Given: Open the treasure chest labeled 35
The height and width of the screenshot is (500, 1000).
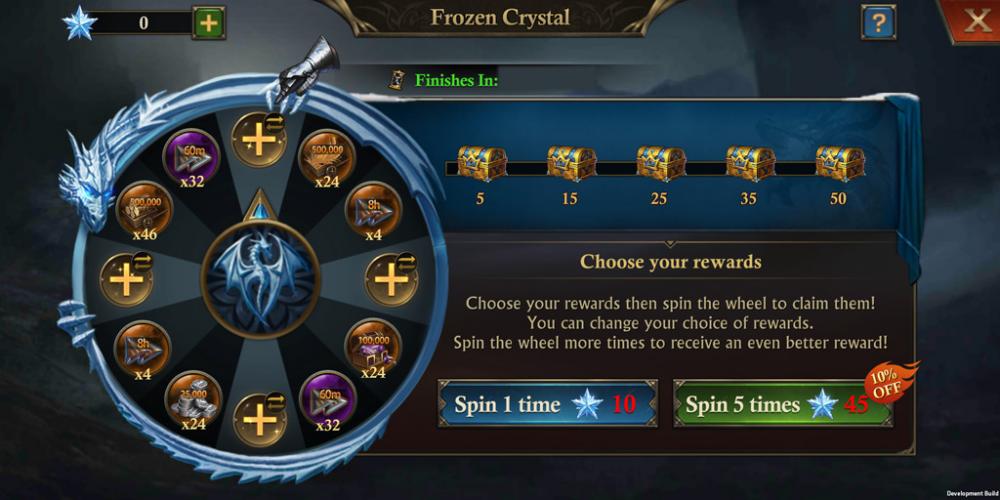Looking at the screenshot, I should [x=750, y=163].
